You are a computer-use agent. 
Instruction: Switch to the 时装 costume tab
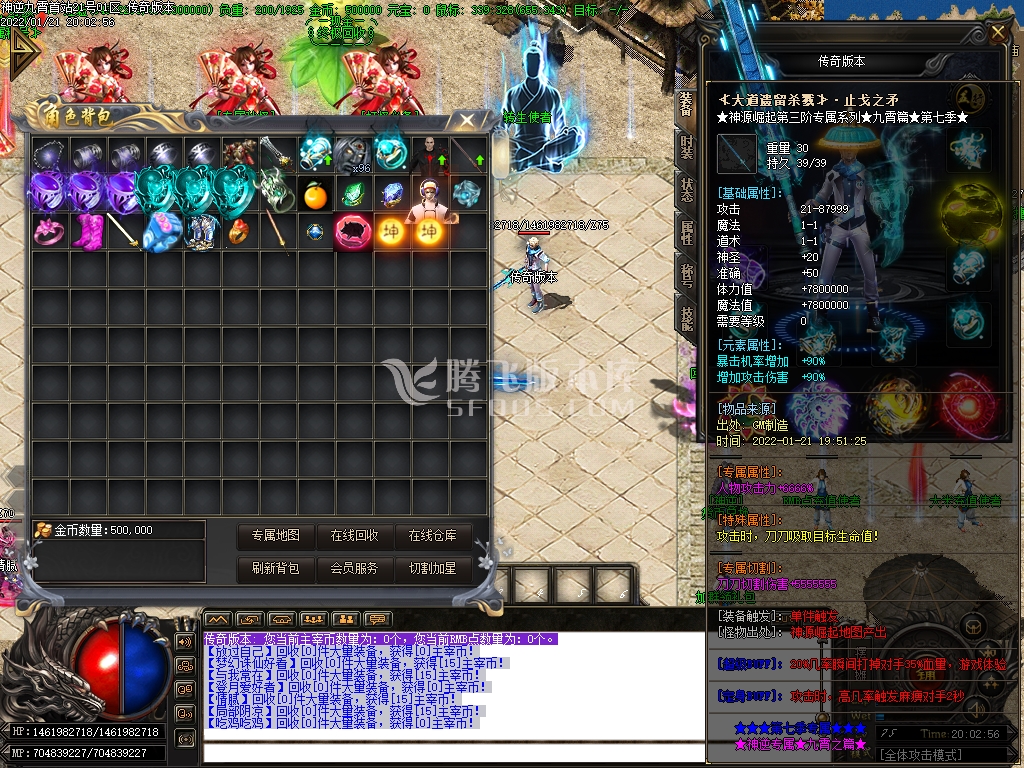coord(686,147)
